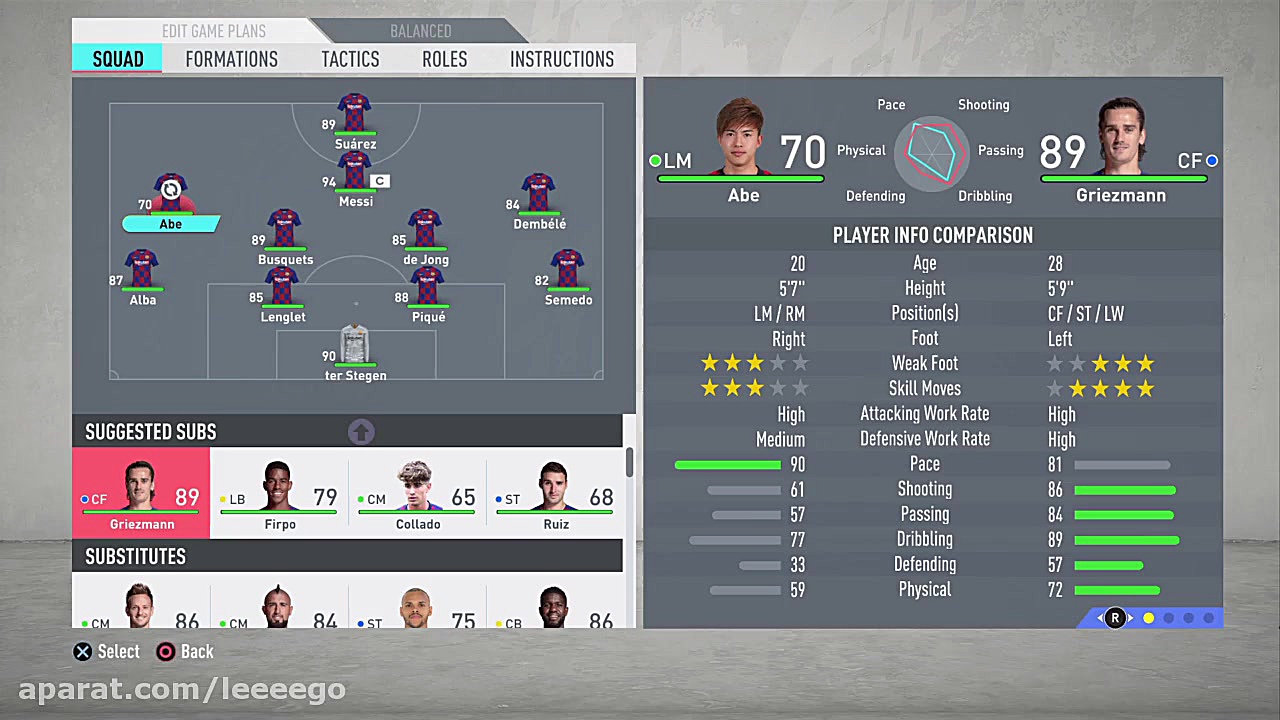
Task: Choose Messi in the lineup
Action: (x=355, y=174)
